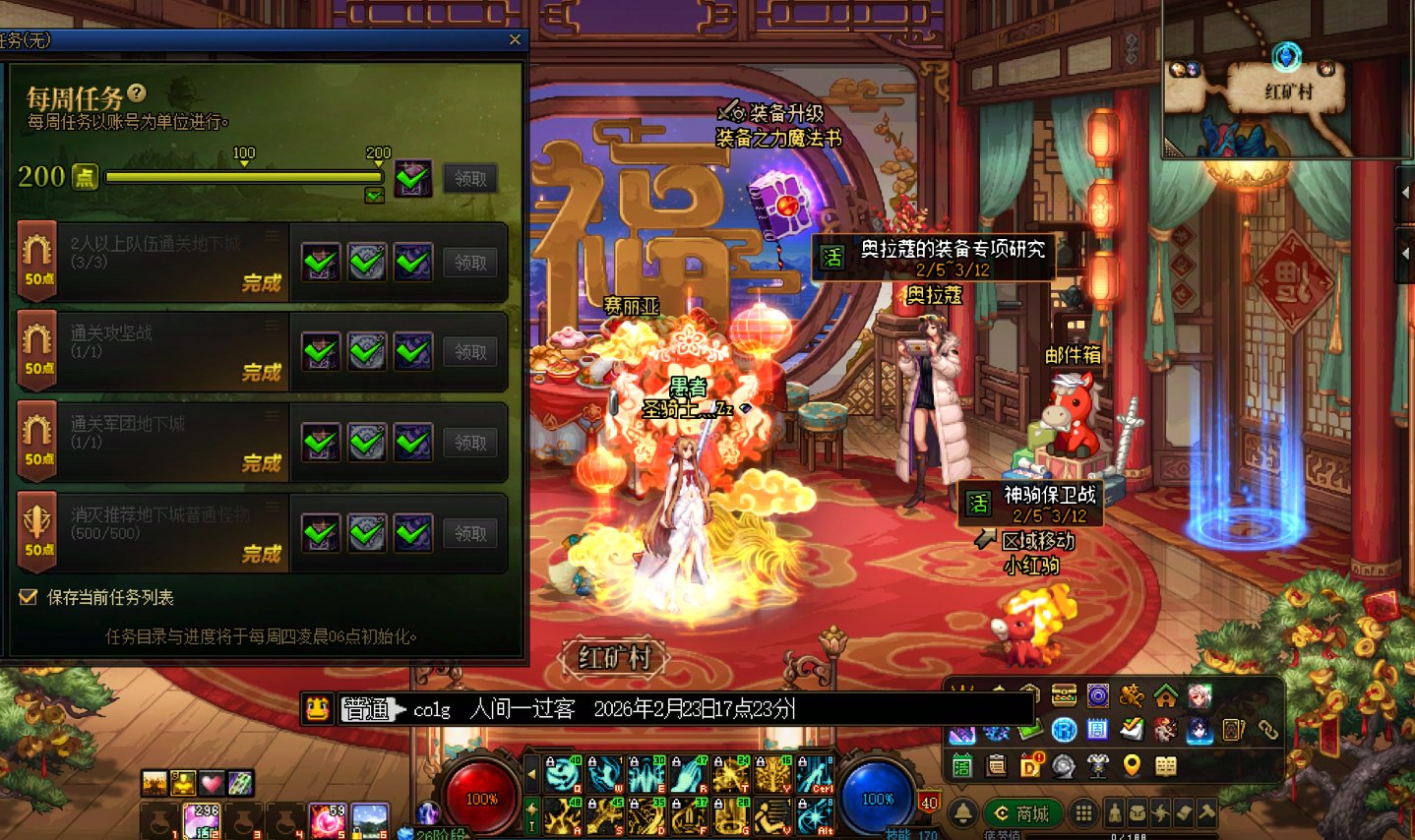1415x840 pixels.
Task: Open the nine-dot grid menu button
Action: coord(1083,813)
